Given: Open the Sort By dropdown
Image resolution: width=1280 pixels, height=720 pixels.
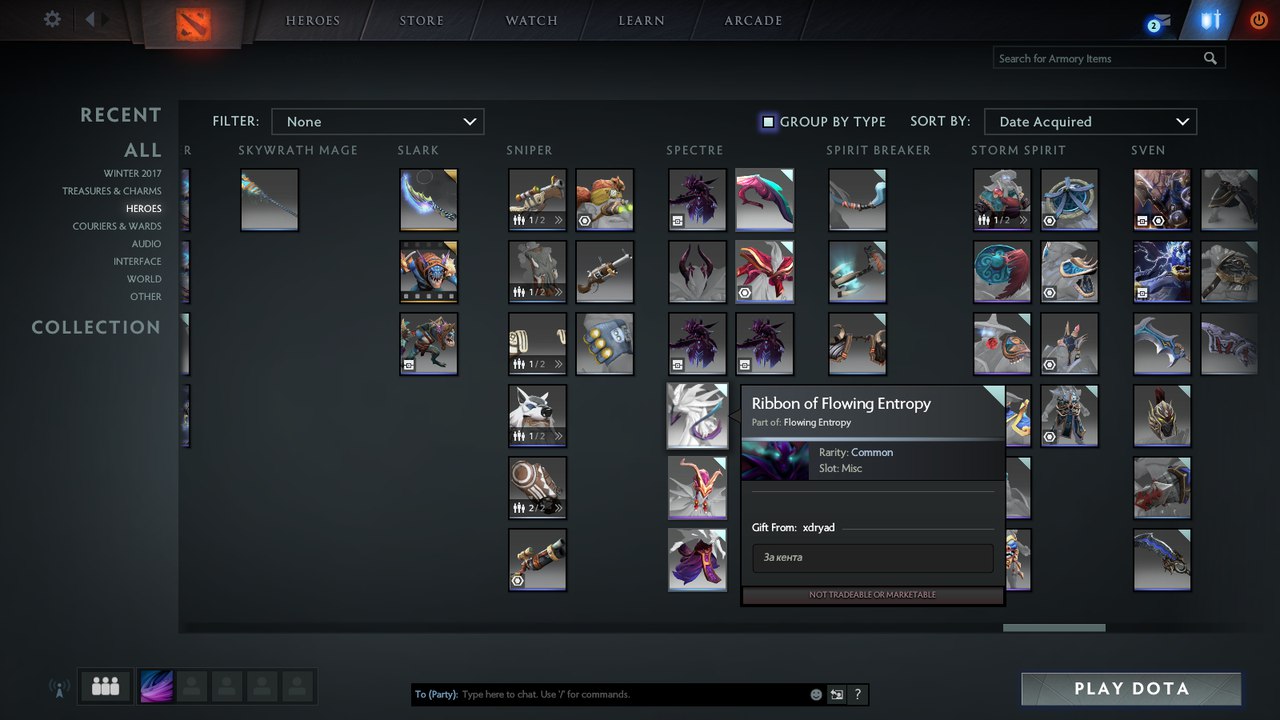Looking at the screenshot, I should pyautogui.click(x=1090, y=122).
